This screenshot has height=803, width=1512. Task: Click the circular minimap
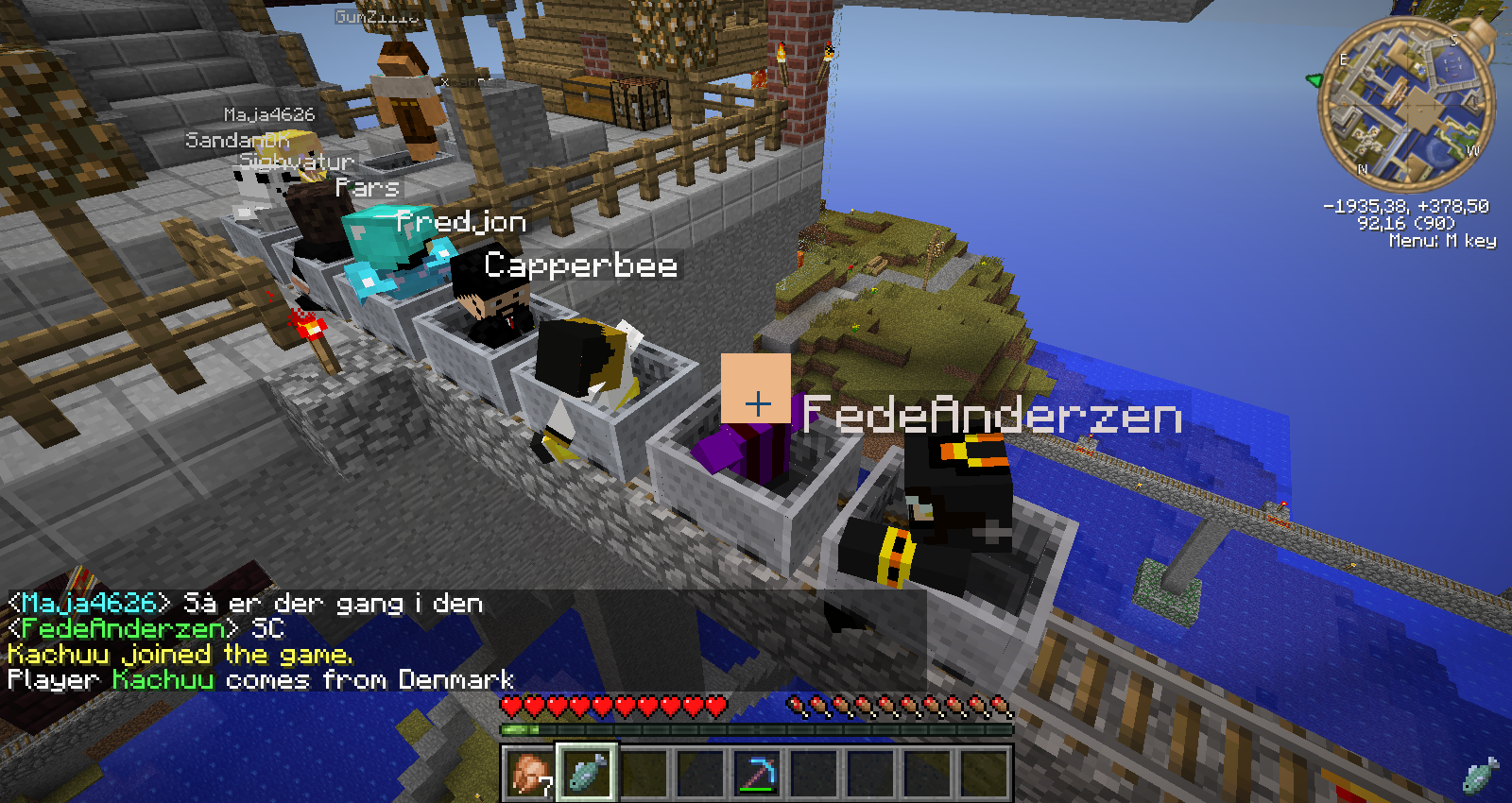[1407, 102]
